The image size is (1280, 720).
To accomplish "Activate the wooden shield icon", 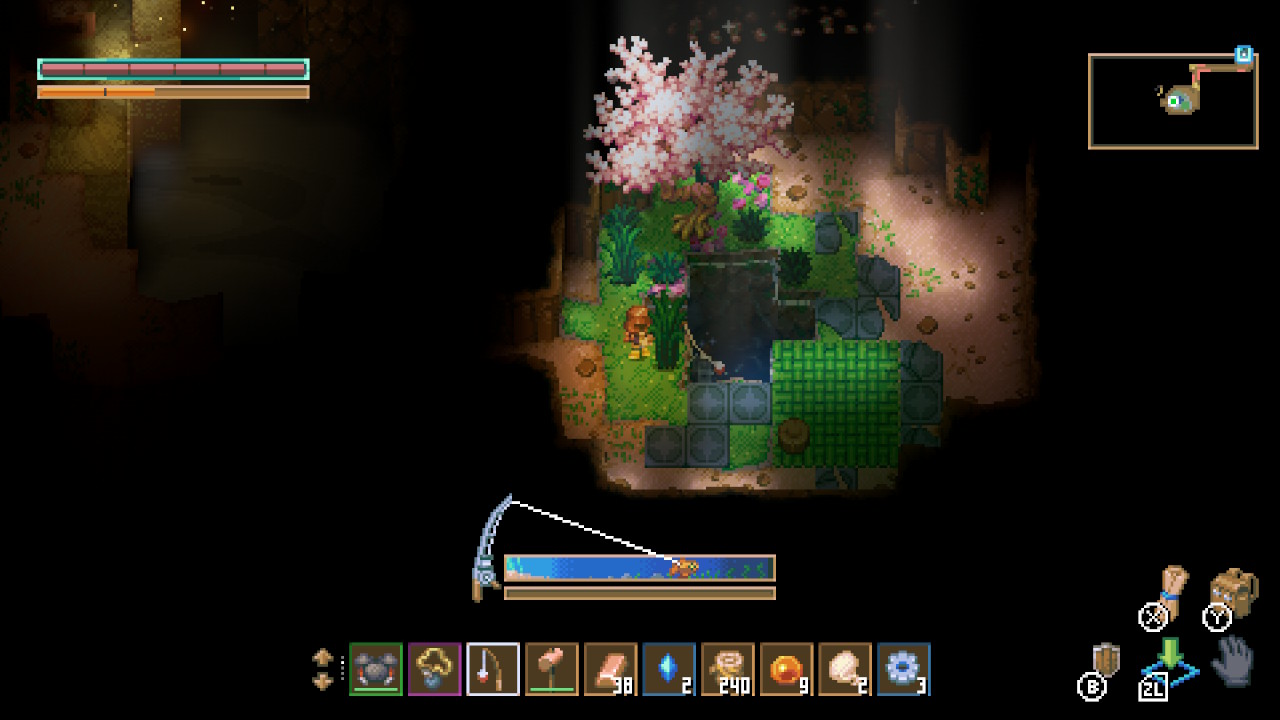I will pyautogui.click(x=1106, y=661).
